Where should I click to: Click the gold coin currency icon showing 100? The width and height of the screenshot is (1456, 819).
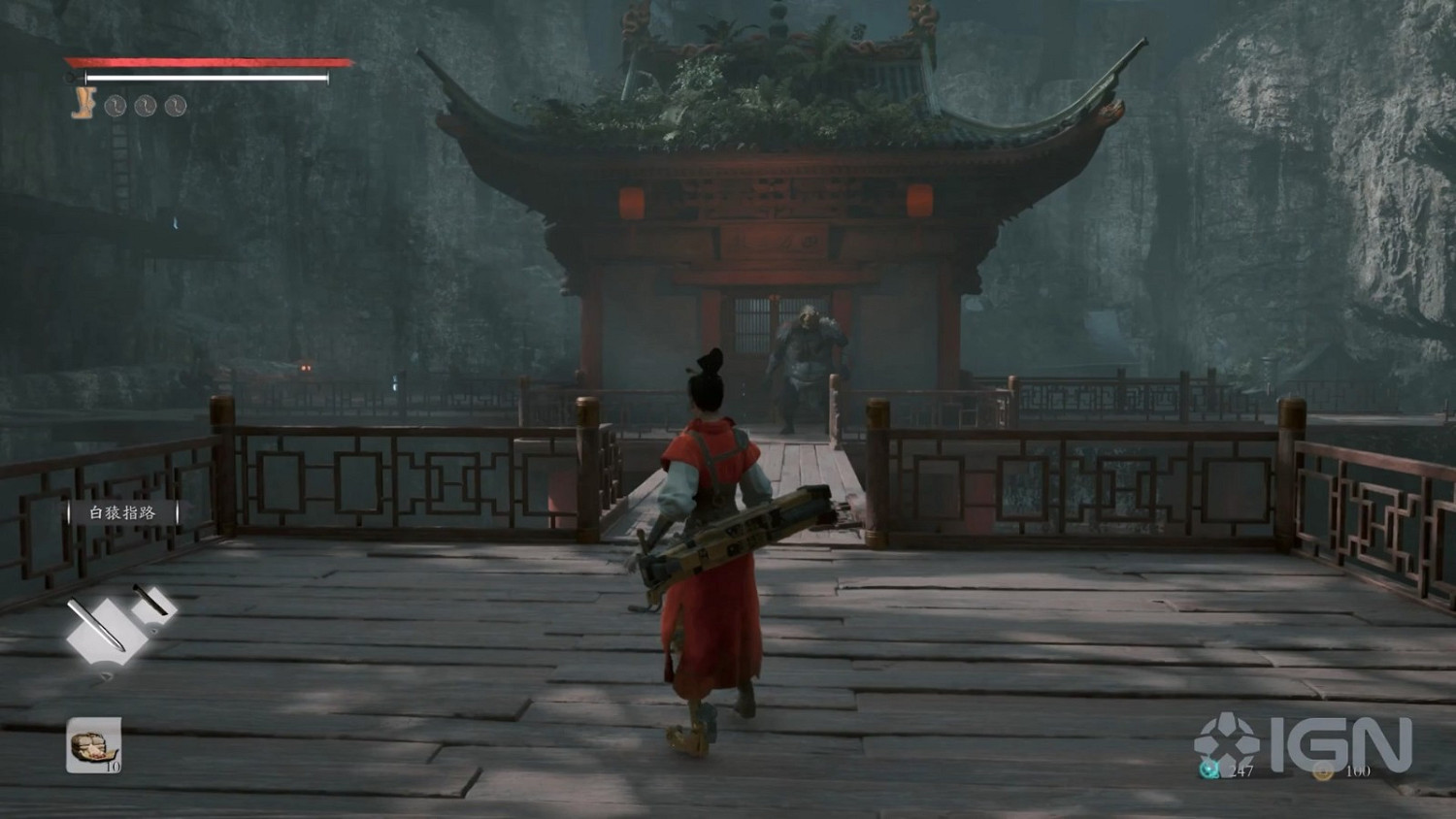pyautogui.click(x=1324, y=772)
